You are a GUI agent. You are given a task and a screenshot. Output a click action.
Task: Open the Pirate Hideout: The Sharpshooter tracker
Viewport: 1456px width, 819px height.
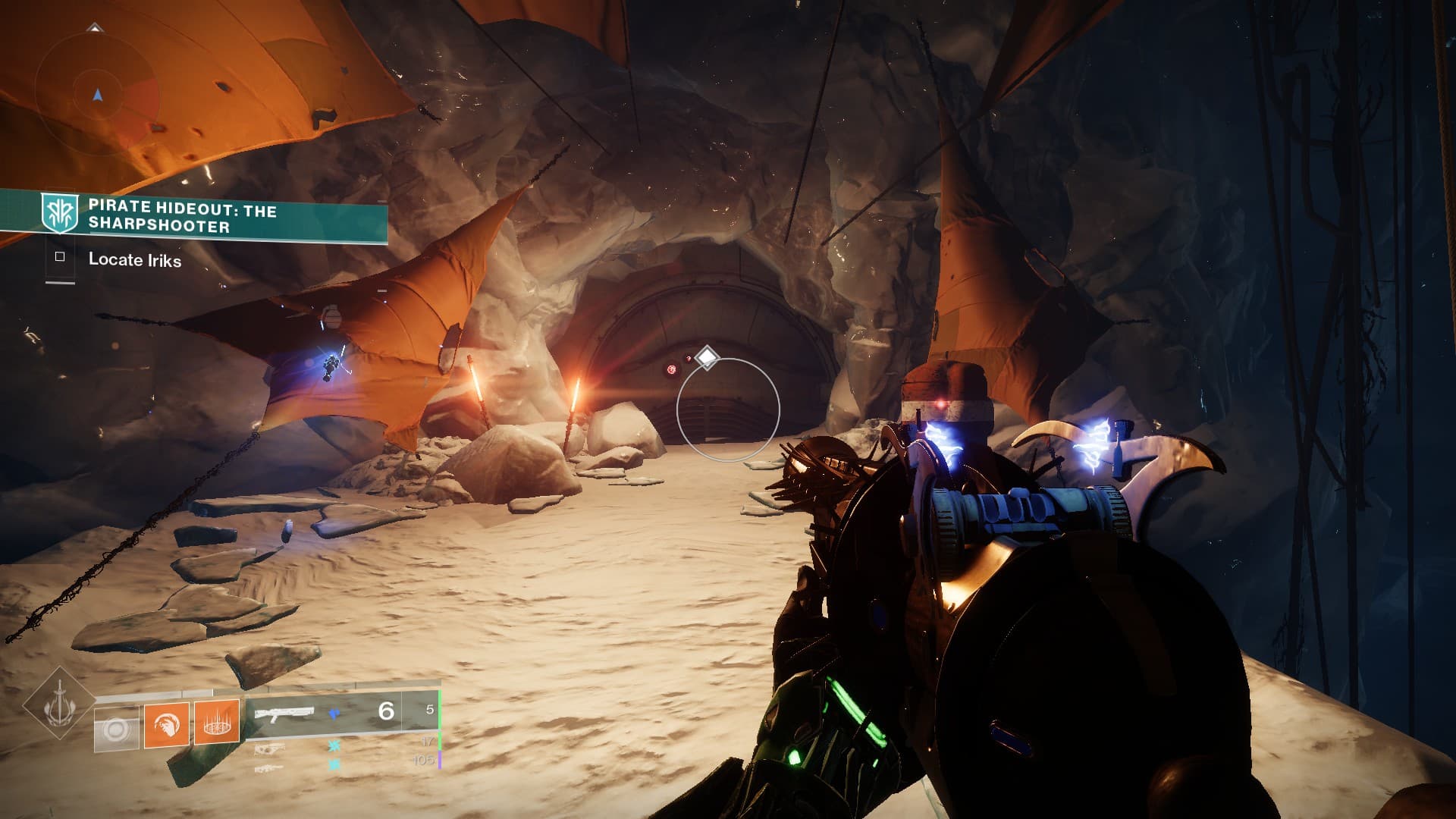point(182,216)
